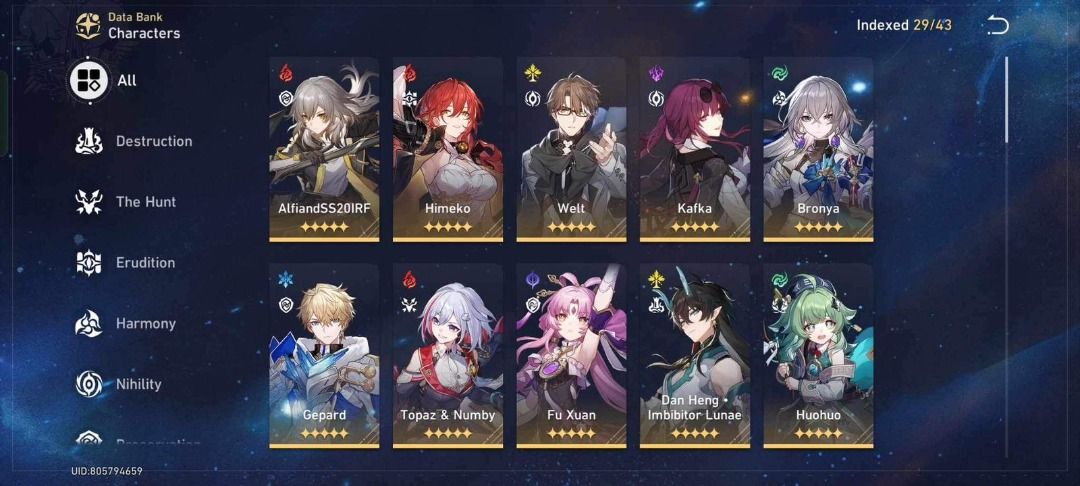Image resolution: width=1080 pixels, height=486 pixels.
Task: Switch to the Destruction path filter
Action: (135, 141)
